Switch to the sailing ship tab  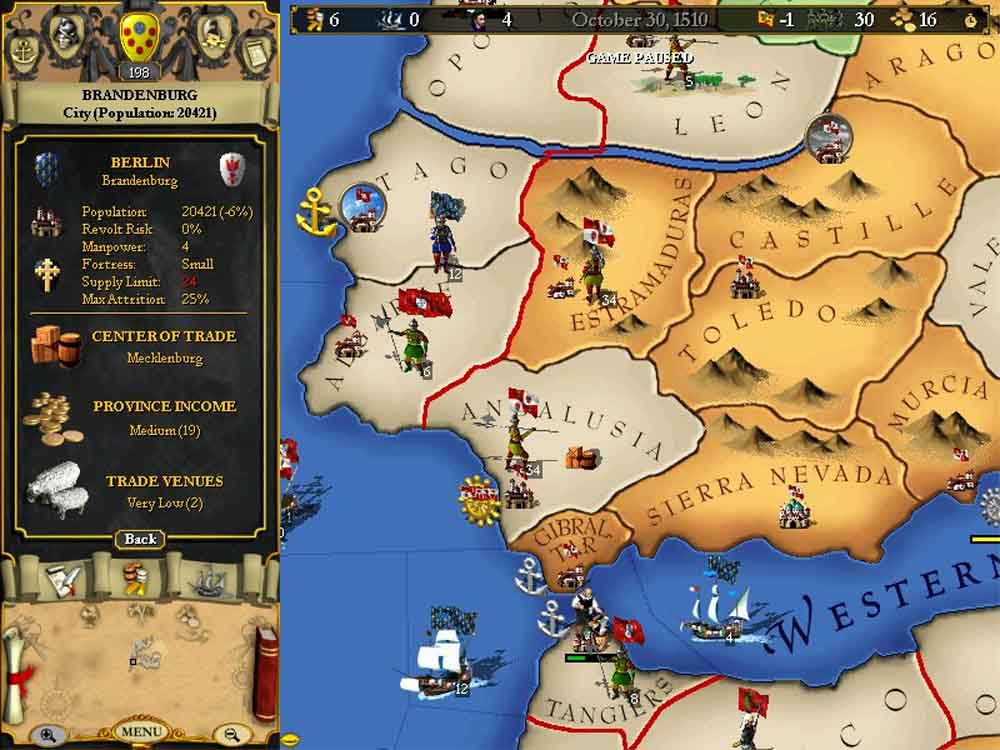(208, 579)
